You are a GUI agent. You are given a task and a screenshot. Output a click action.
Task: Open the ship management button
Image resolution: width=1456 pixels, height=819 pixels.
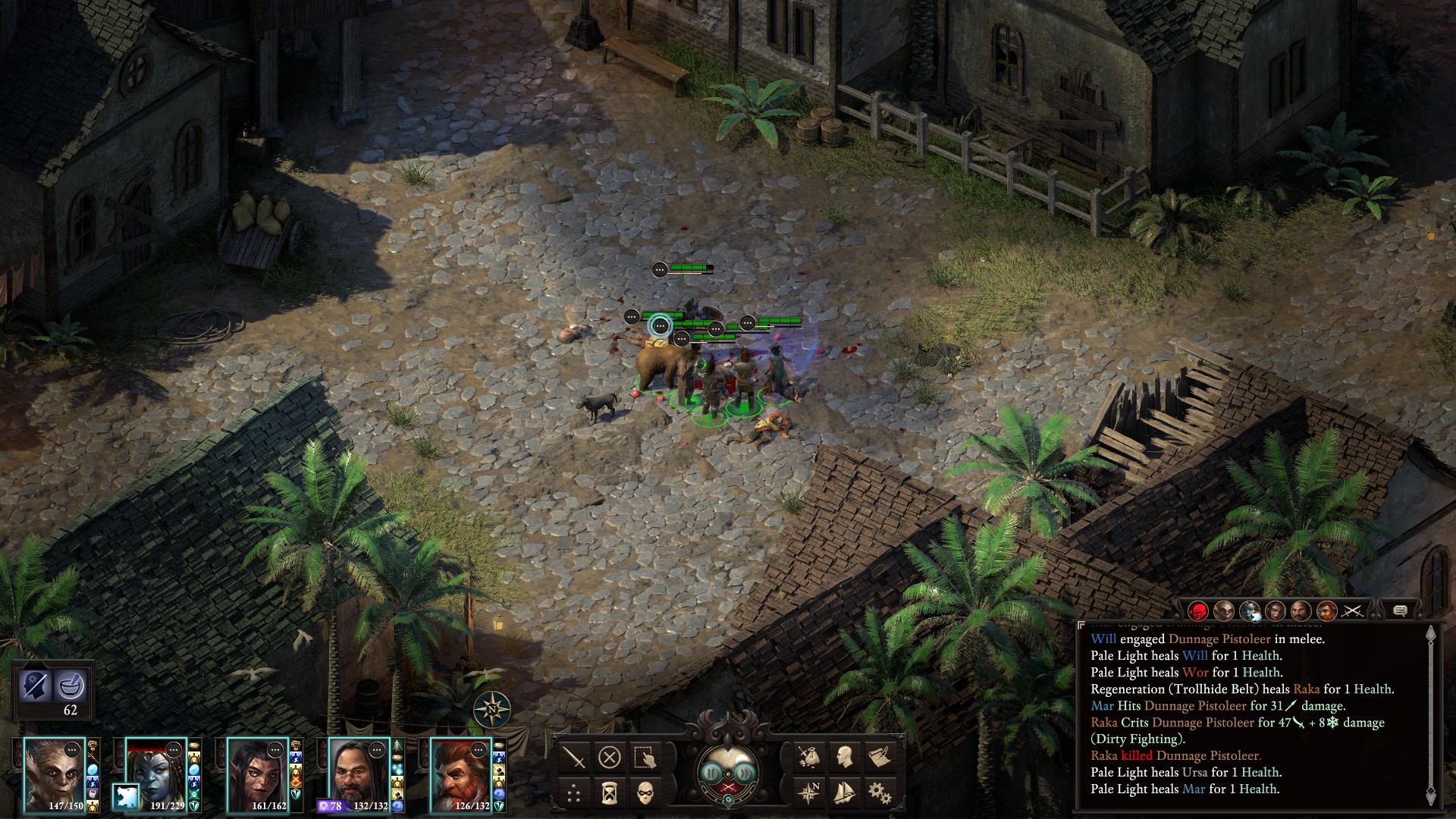[x=844, y=793]
